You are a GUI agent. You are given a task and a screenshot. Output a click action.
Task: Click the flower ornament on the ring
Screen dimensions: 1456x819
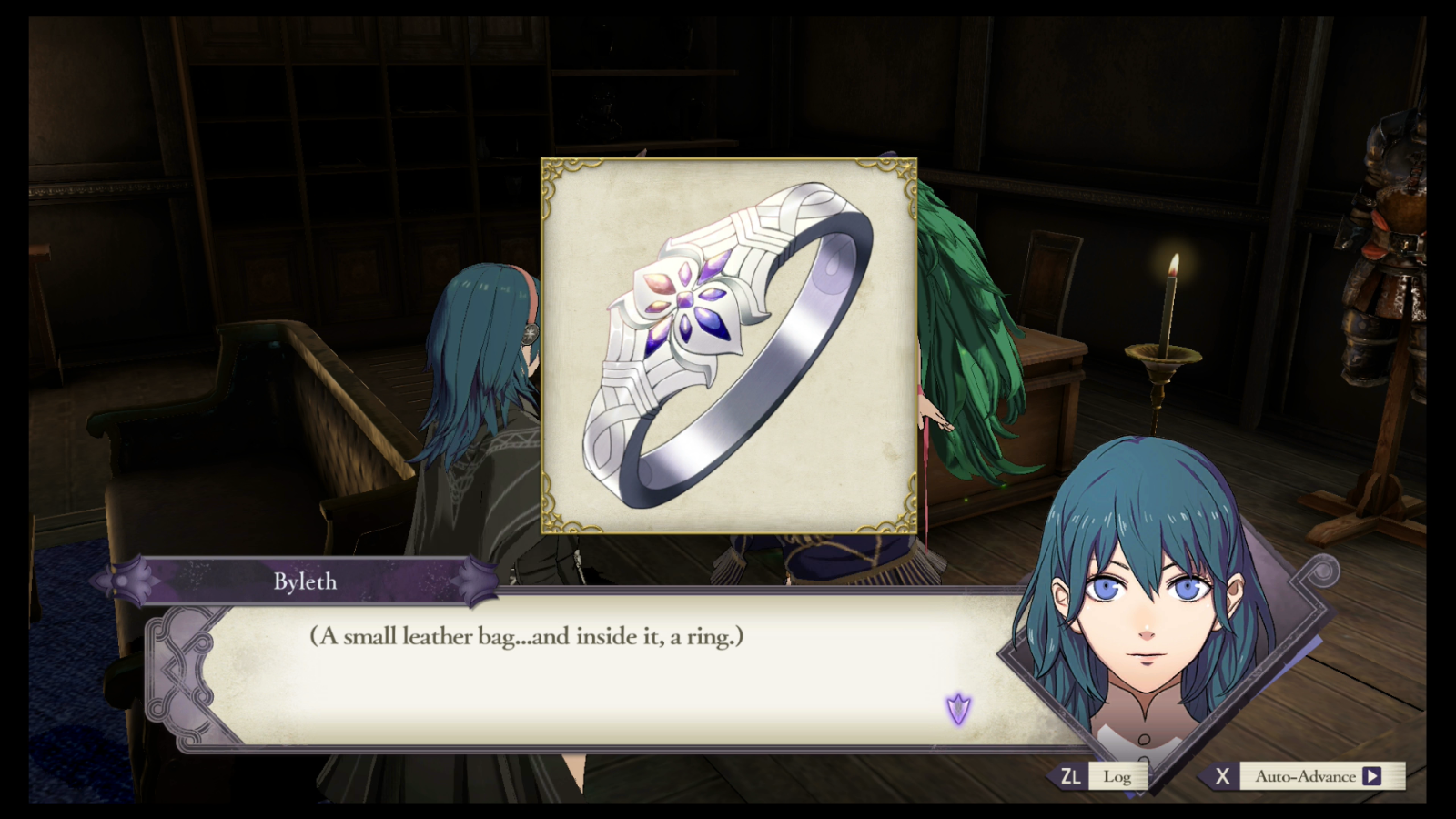tap(684, 300)
